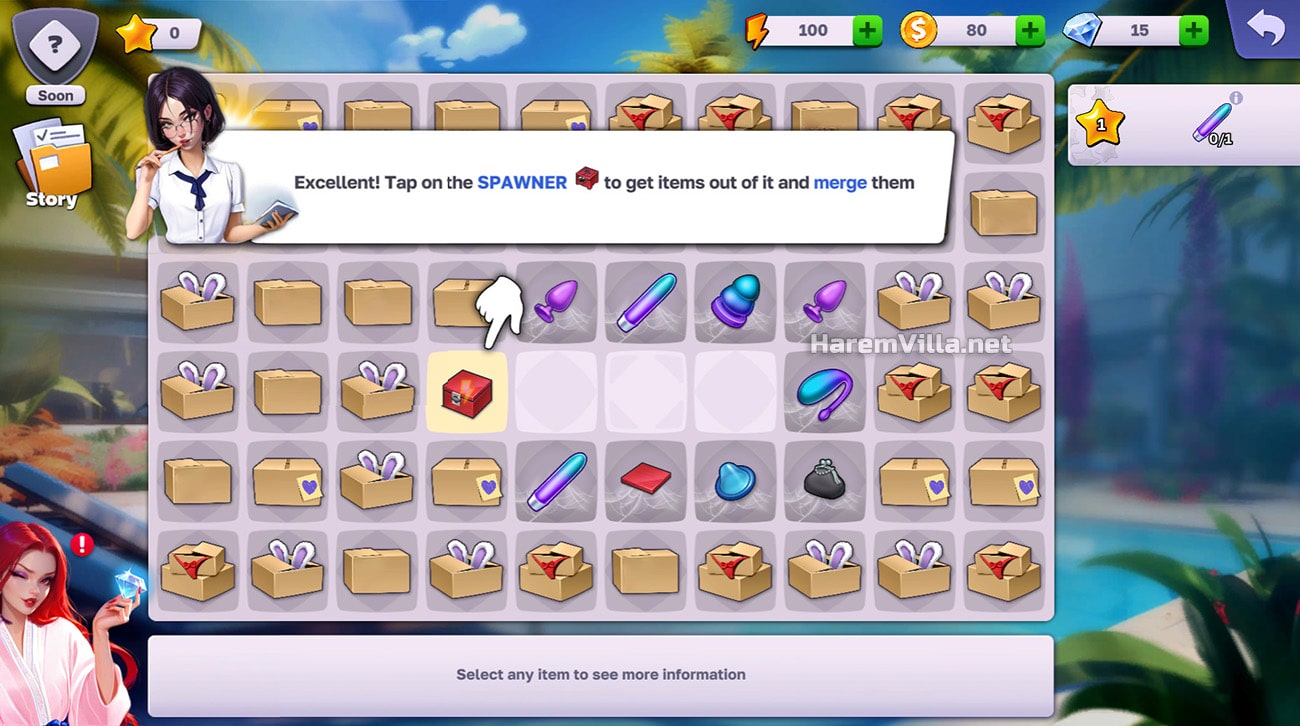Add diamonds using the plus button
This screenshot has height=726, width=1300.
(1193, 31)
